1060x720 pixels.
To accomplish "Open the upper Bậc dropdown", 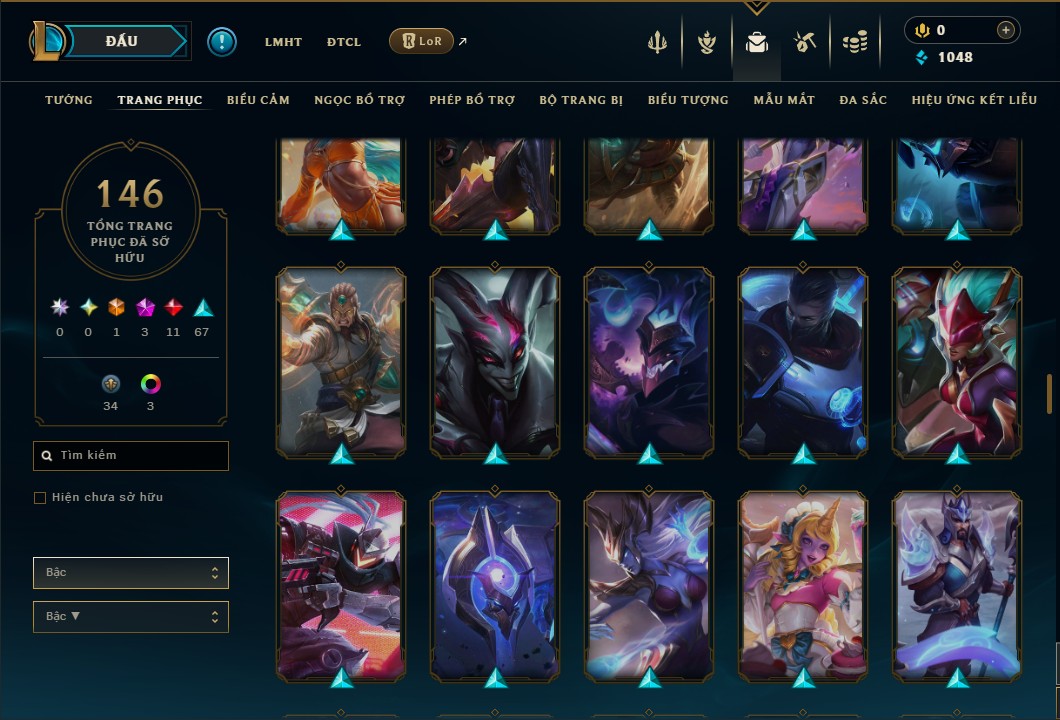I will click(131, 573).
